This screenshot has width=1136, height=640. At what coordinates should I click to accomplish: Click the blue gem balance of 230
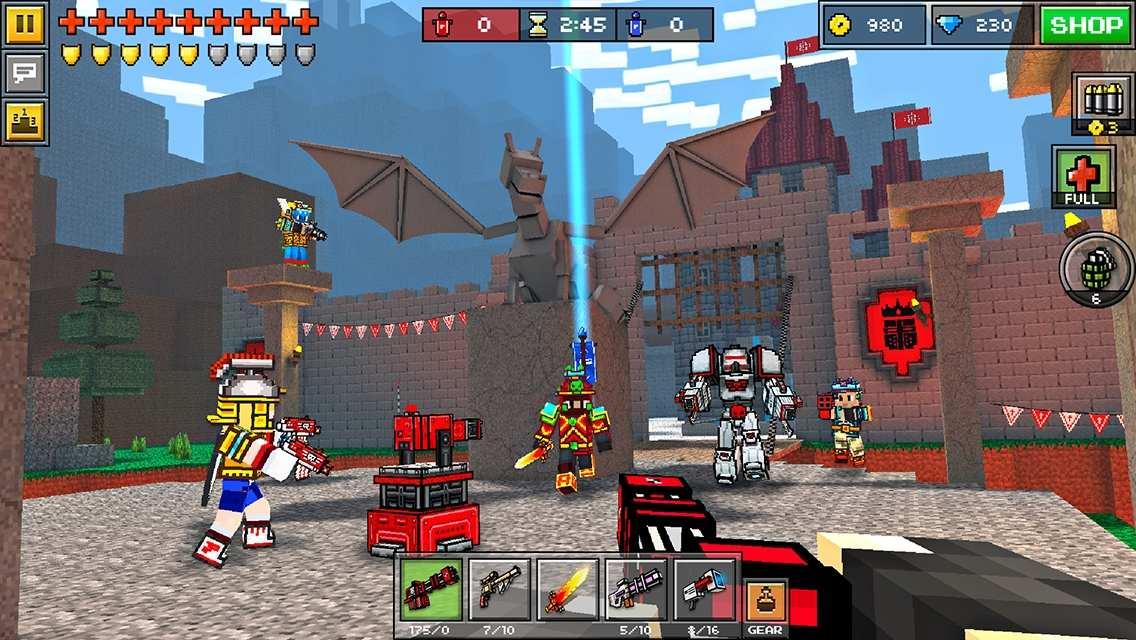982,25
